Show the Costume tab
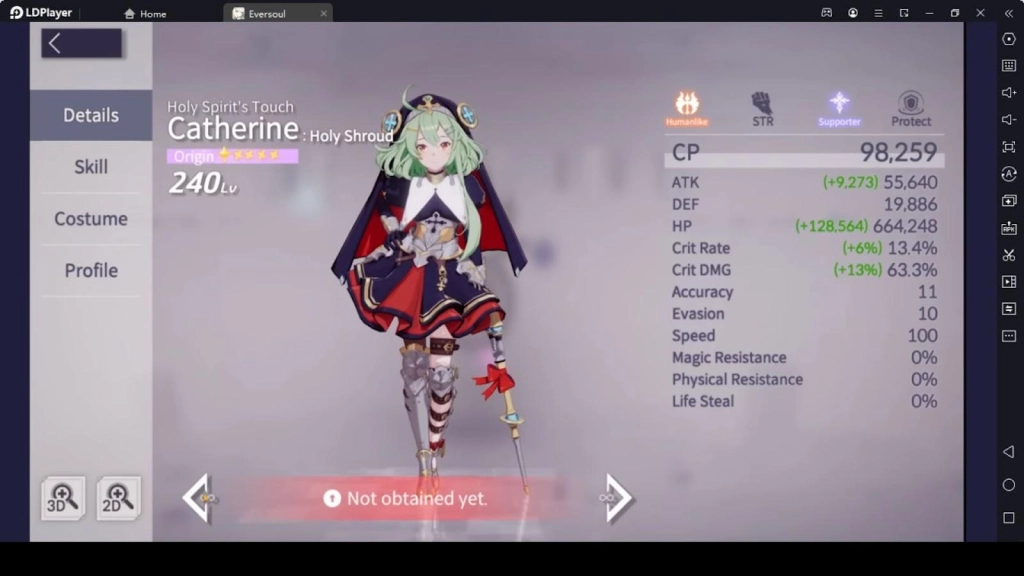 (91, 219)
